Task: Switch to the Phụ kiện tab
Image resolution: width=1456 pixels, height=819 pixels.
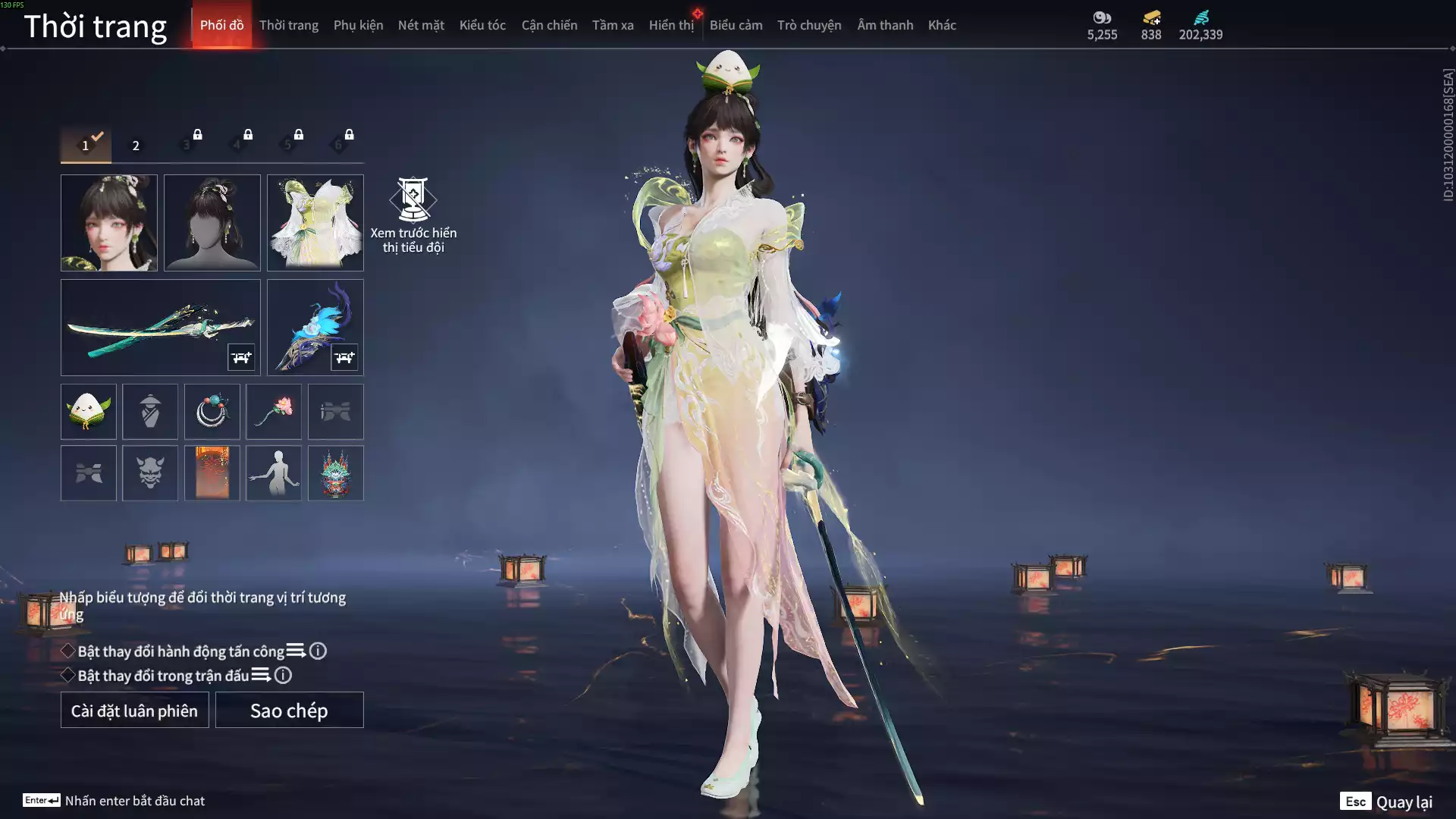Action: point(358,25)
